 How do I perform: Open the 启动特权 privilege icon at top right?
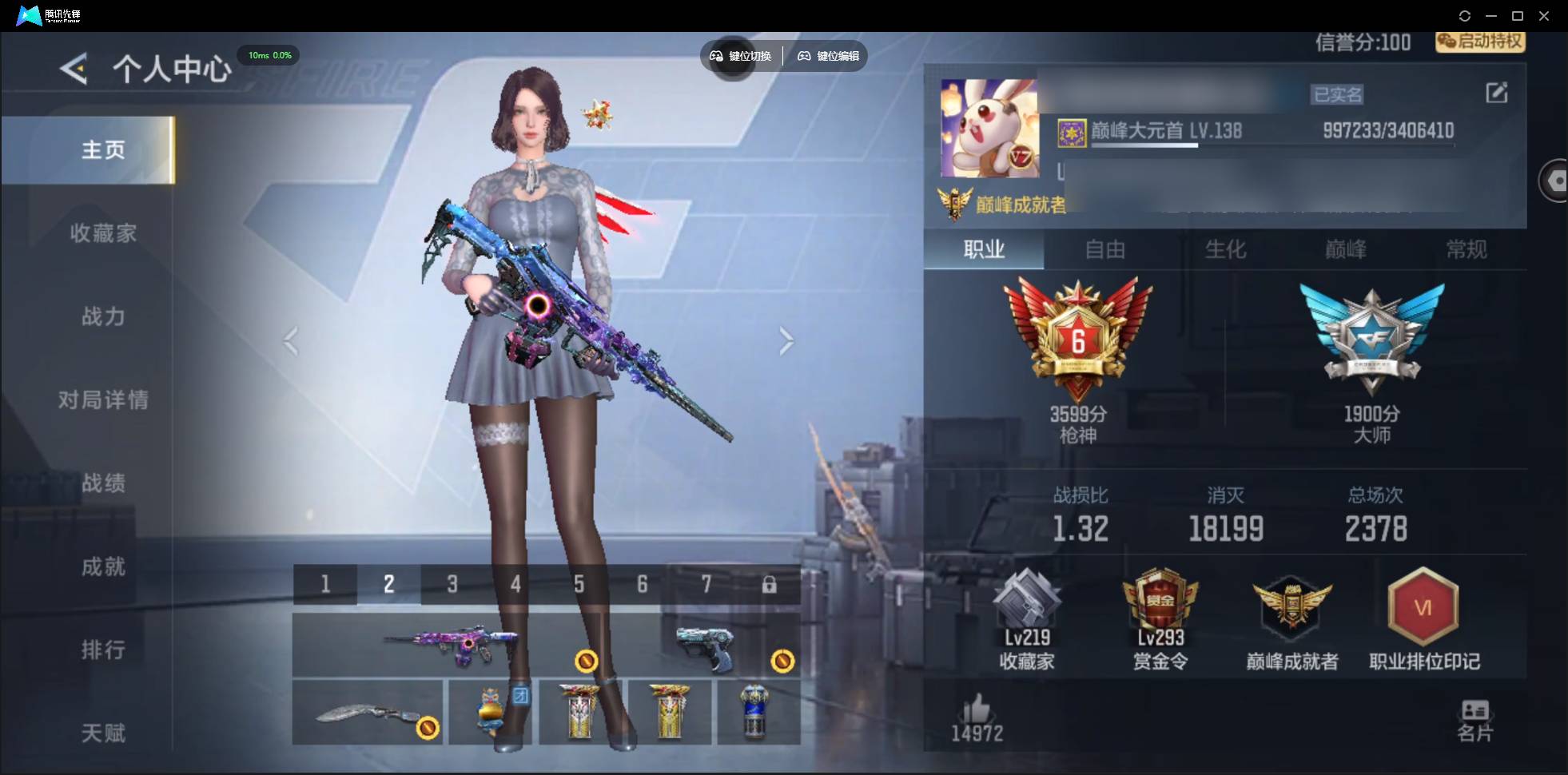tap(1479, 42)
